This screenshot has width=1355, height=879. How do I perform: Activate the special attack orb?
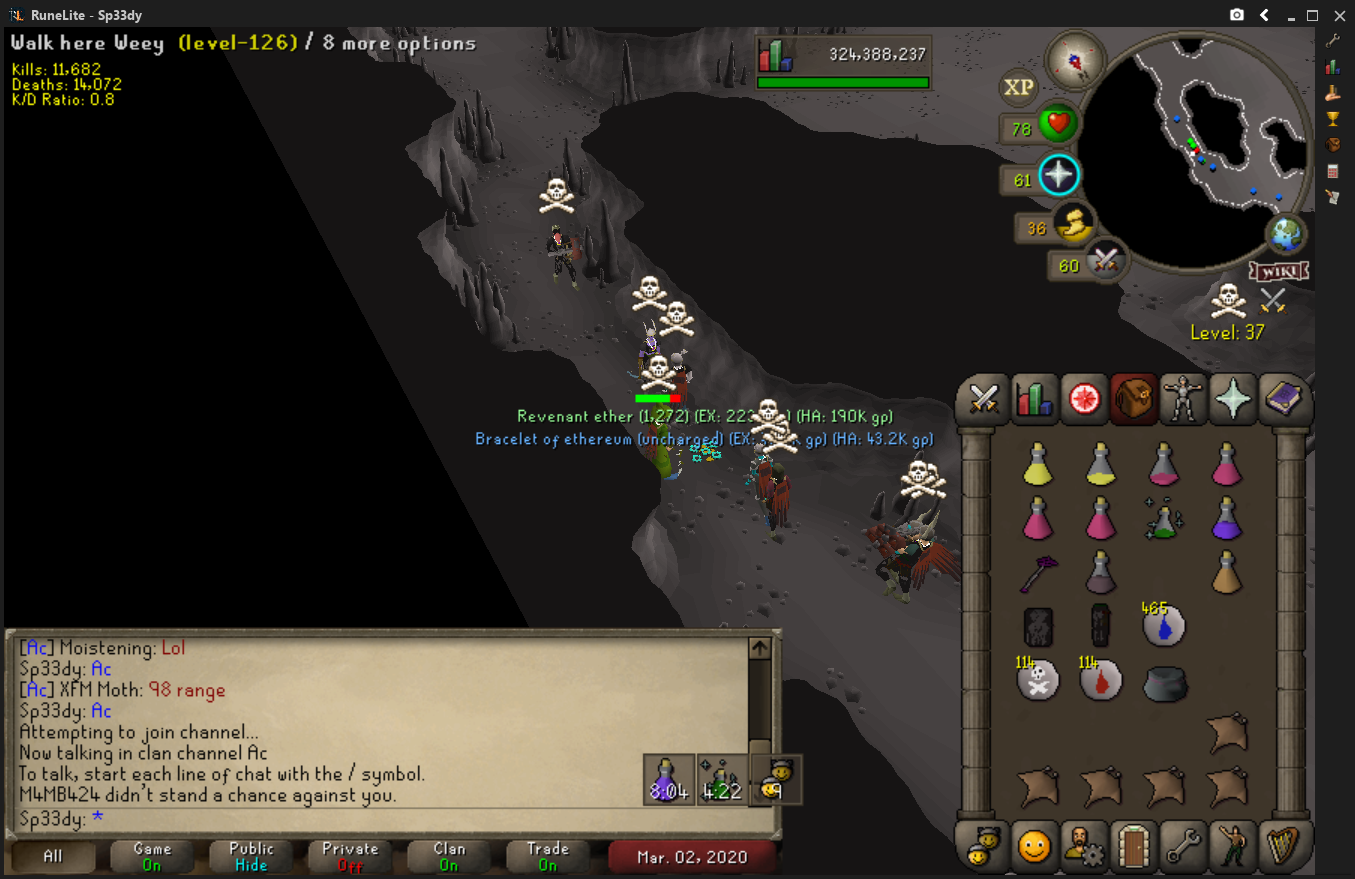click(x=1104, y=262)
